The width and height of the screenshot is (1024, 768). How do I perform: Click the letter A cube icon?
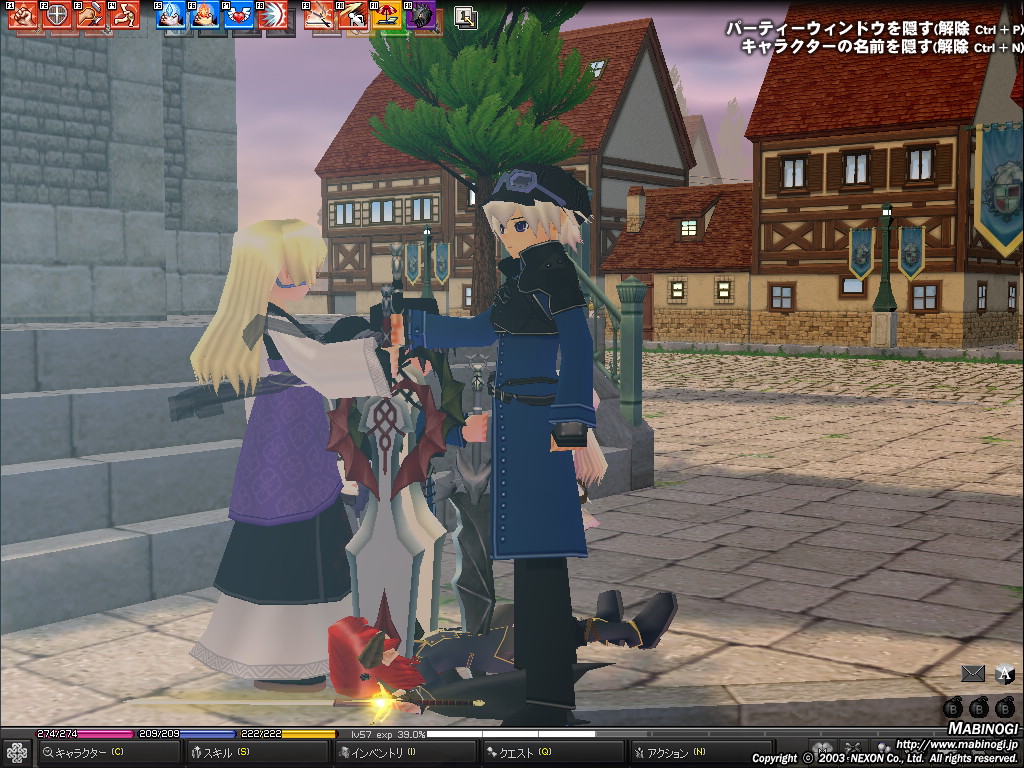click(x=1004, y=674)
